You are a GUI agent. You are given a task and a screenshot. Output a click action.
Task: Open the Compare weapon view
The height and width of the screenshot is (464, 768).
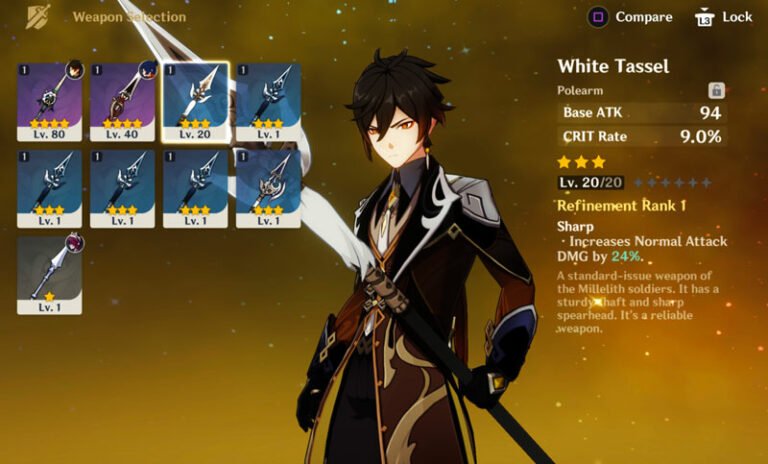[630, 17]
